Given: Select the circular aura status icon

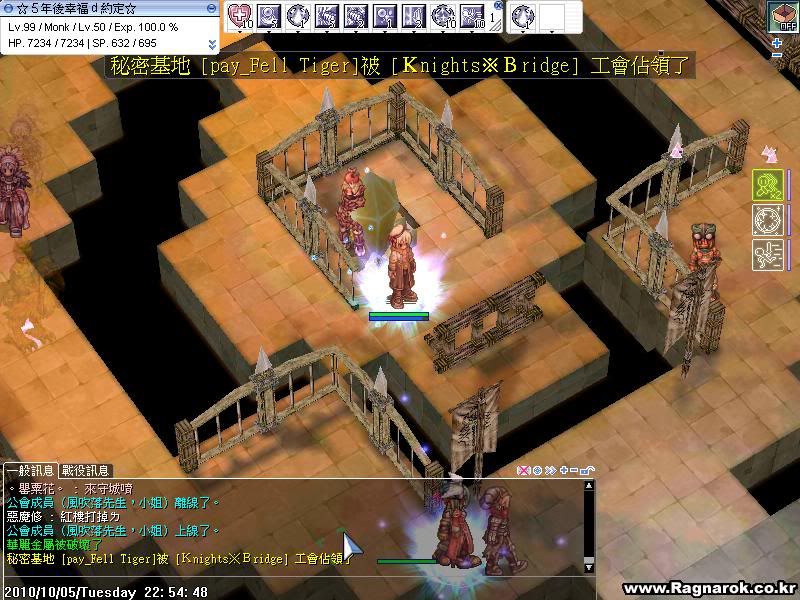Looking at the screenshot, I should coord(766,219).
